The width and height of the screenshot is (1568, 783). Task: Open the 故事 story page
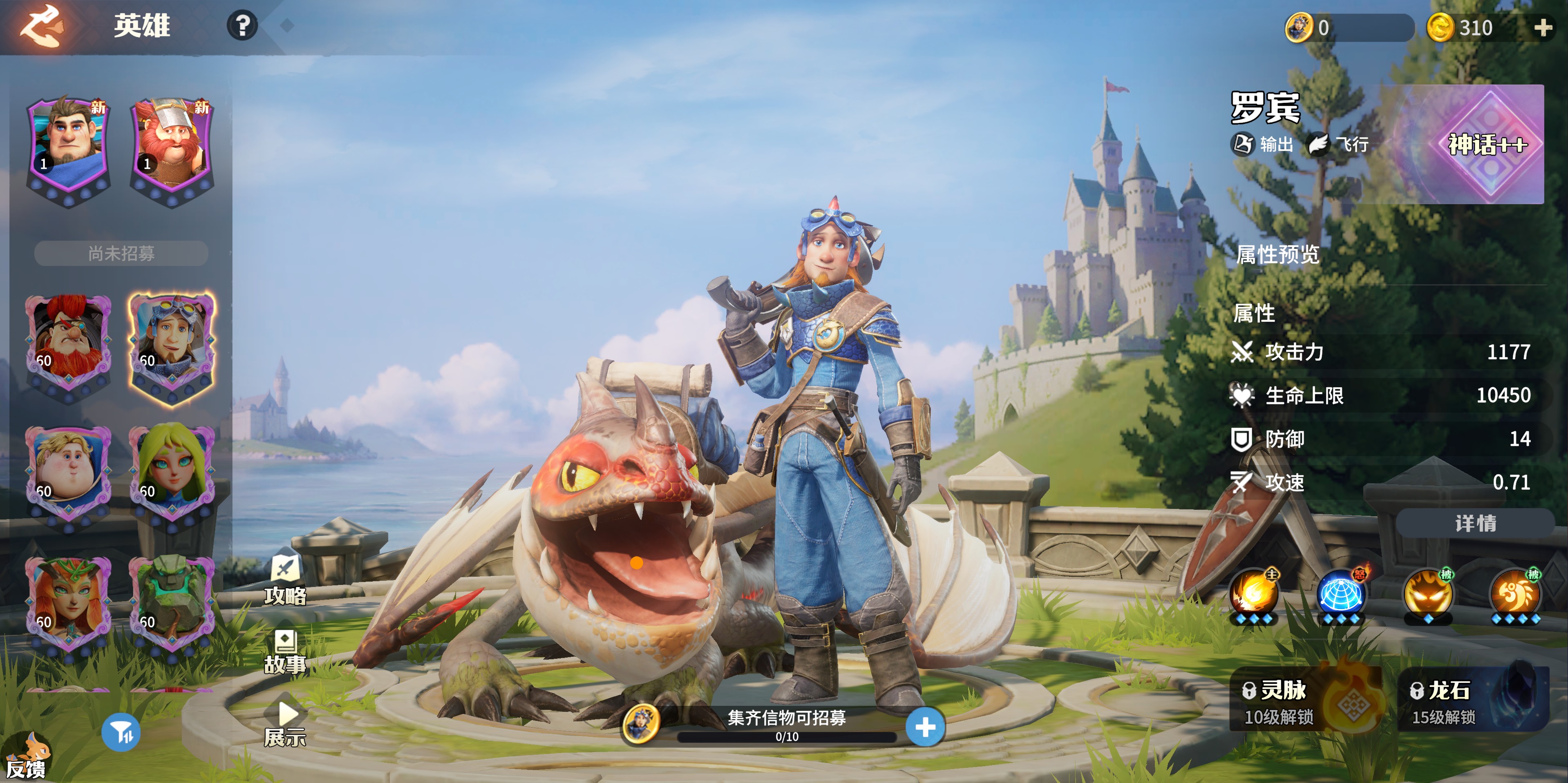click(285, 651)
